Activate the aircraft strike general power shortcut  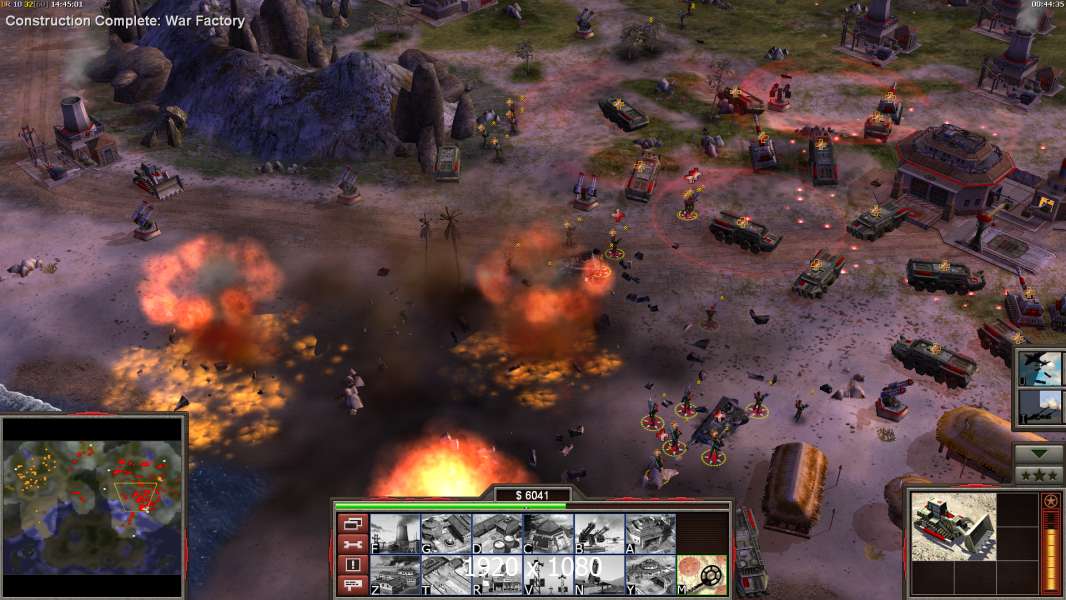pos(1040,369)
